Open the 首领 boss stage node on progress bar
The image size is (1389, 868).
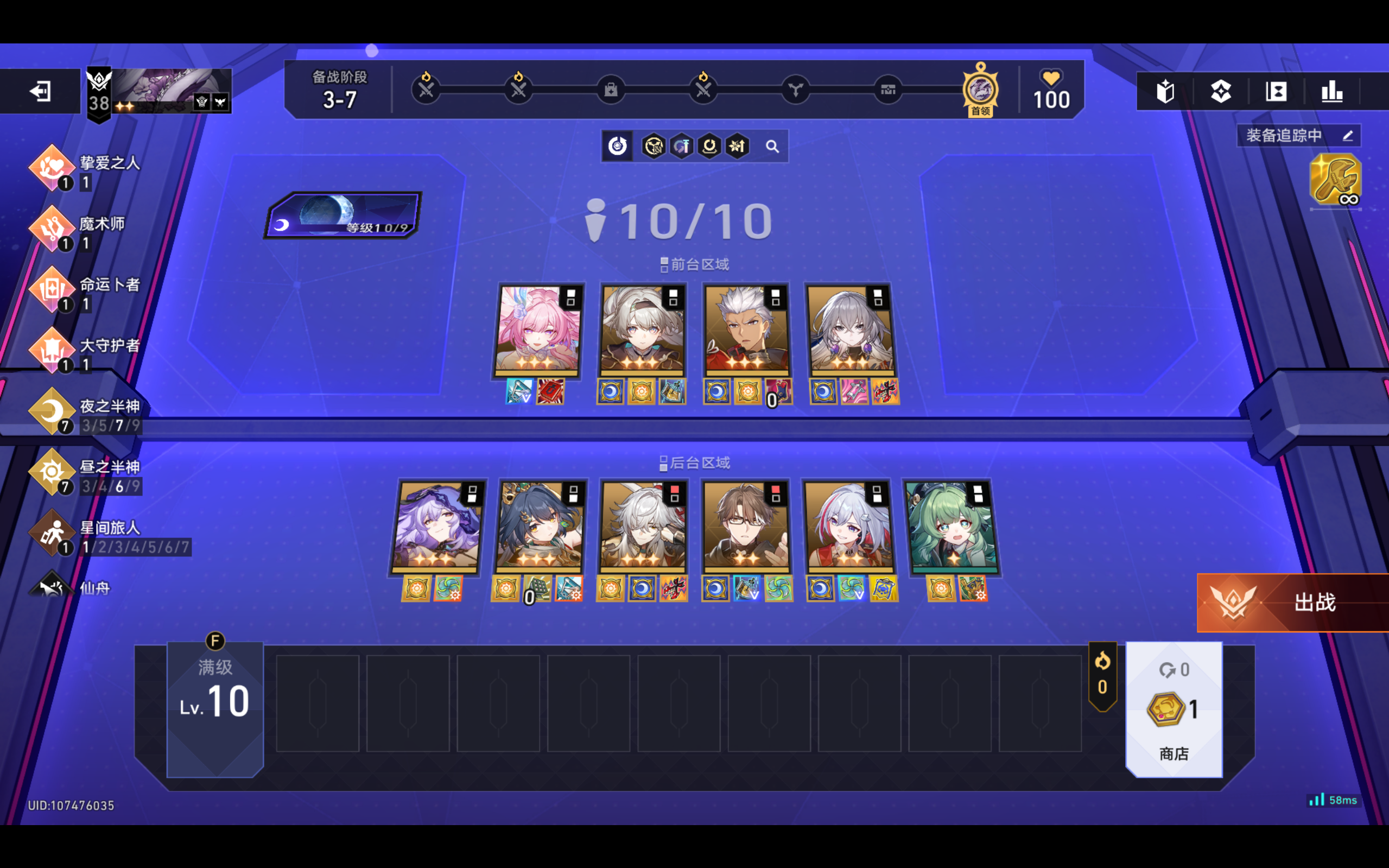pyautogui.click(x=980, y=89)
